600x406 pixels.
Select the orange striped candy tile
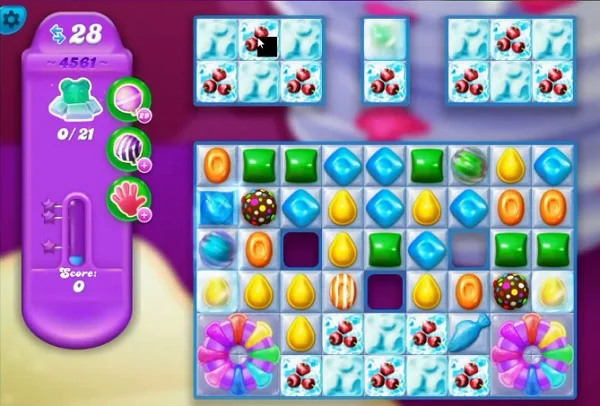click(344, 290)
